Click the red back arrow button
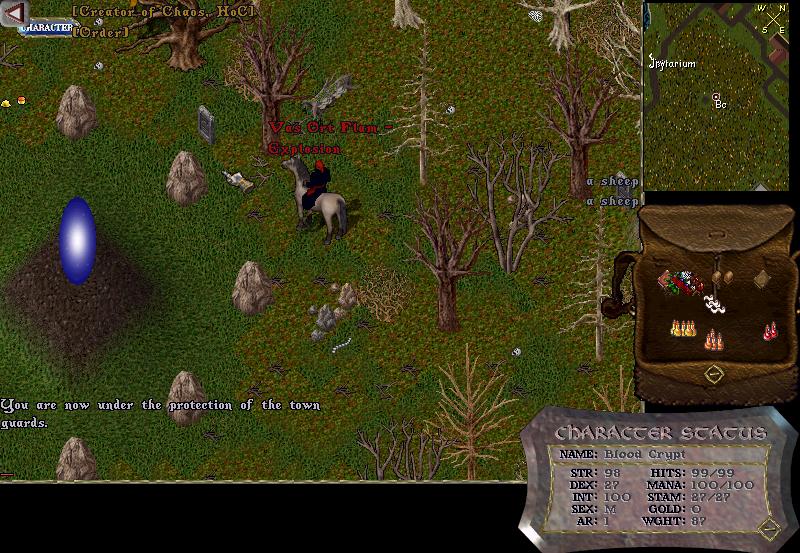This screenshot has width=800, height=553. tap(14, 10)
